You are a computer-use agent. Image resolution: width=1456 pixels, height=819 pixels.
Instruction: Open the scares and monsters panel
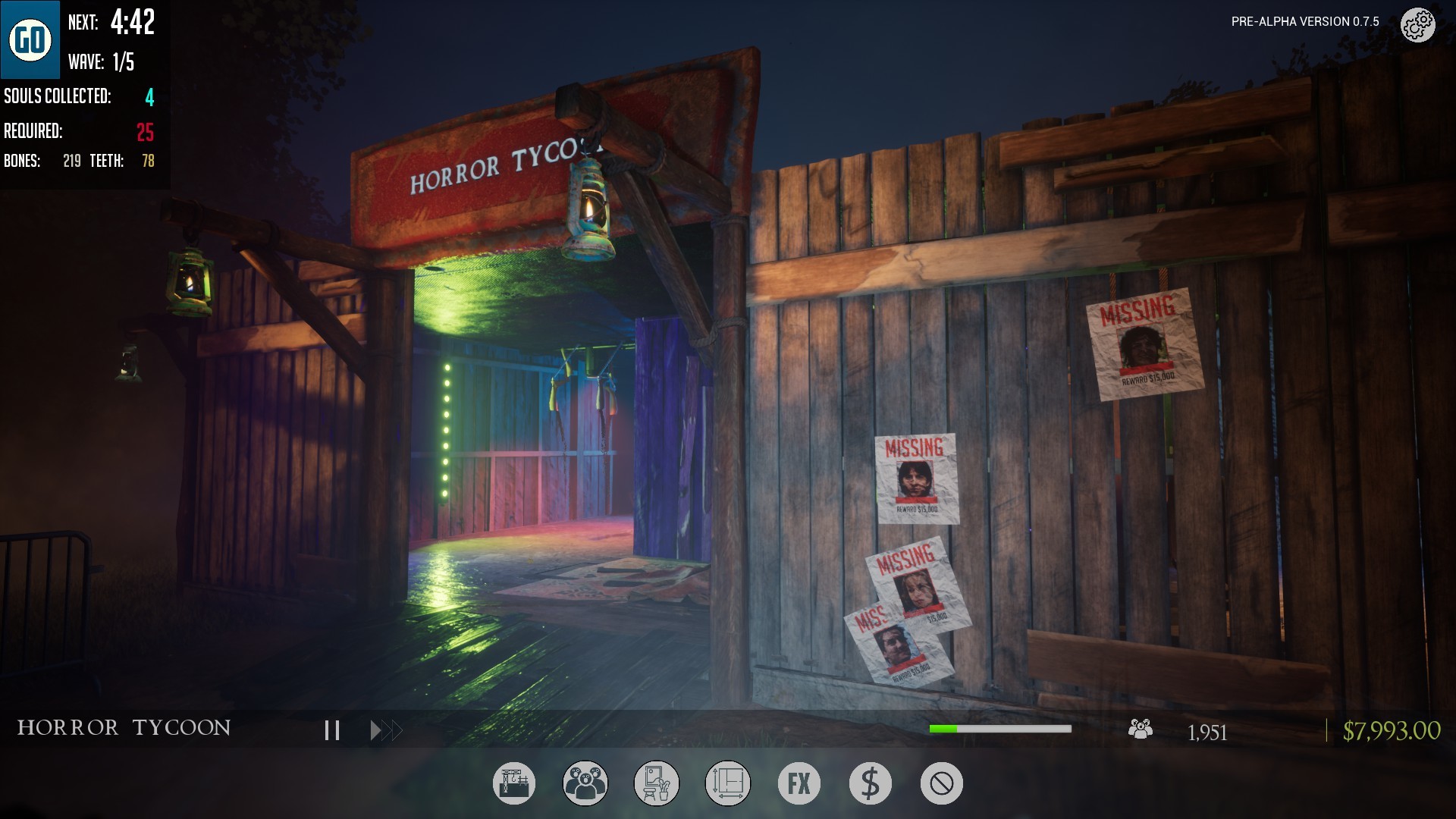(585, 783)
